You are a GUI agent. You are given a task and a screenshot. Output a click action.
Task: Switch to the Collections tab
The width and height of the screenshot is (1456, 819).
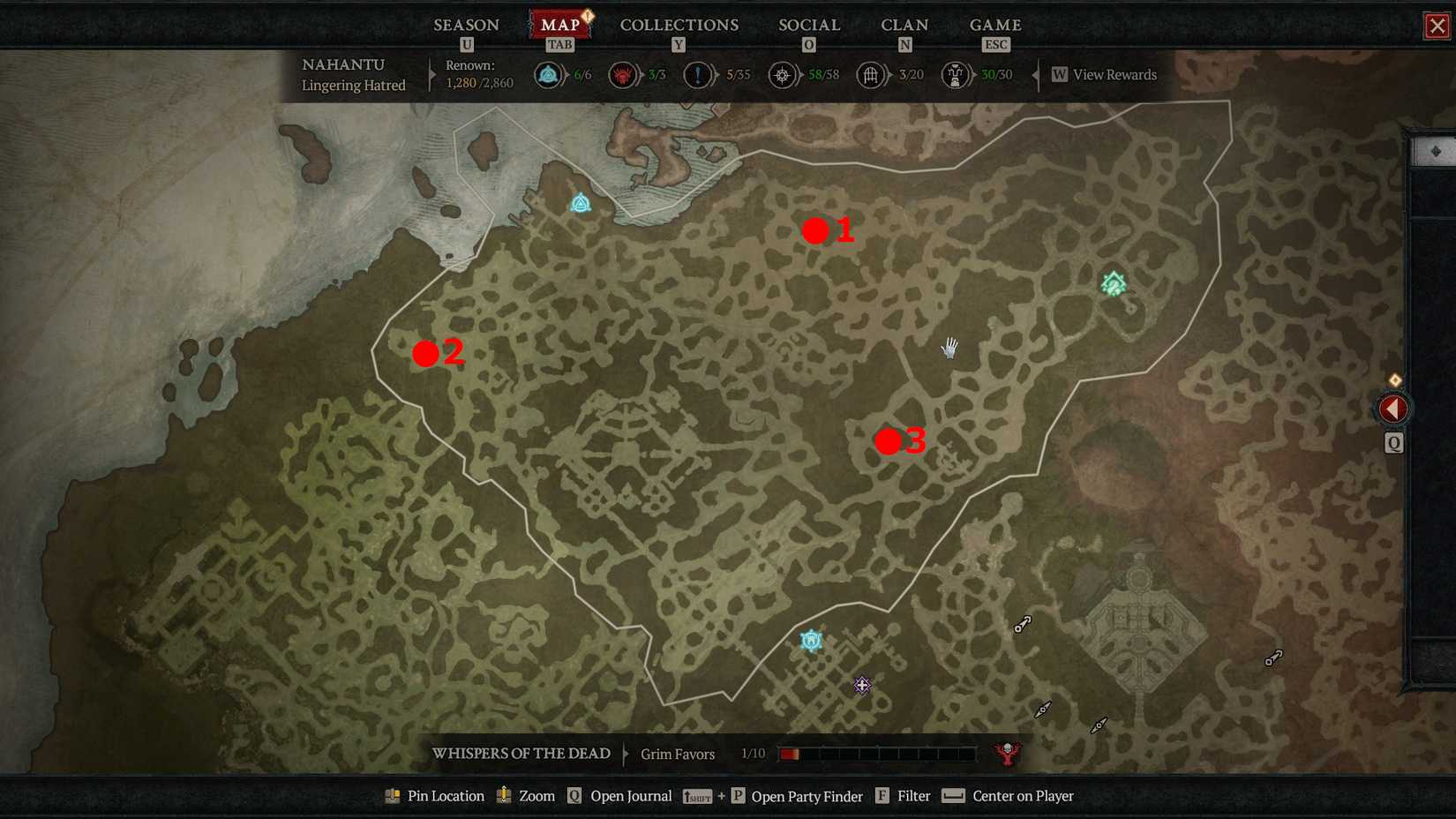(x=679, y=25)
